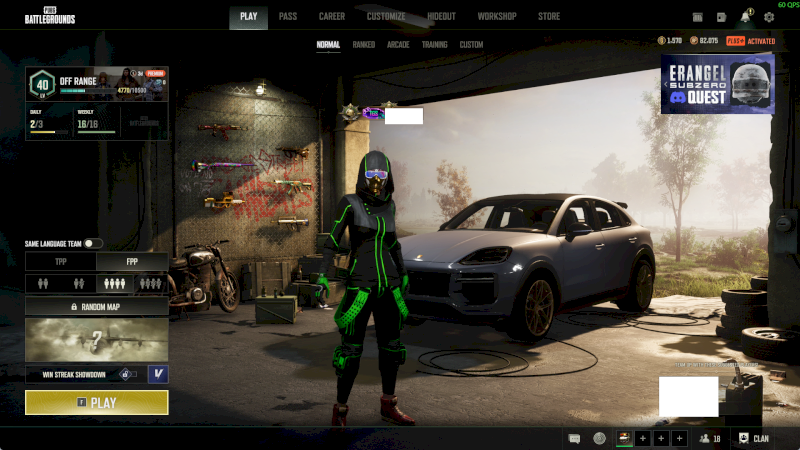The image size is (800, 450).
Task: Open the Clan panel
Action: [x=754, y=438]
